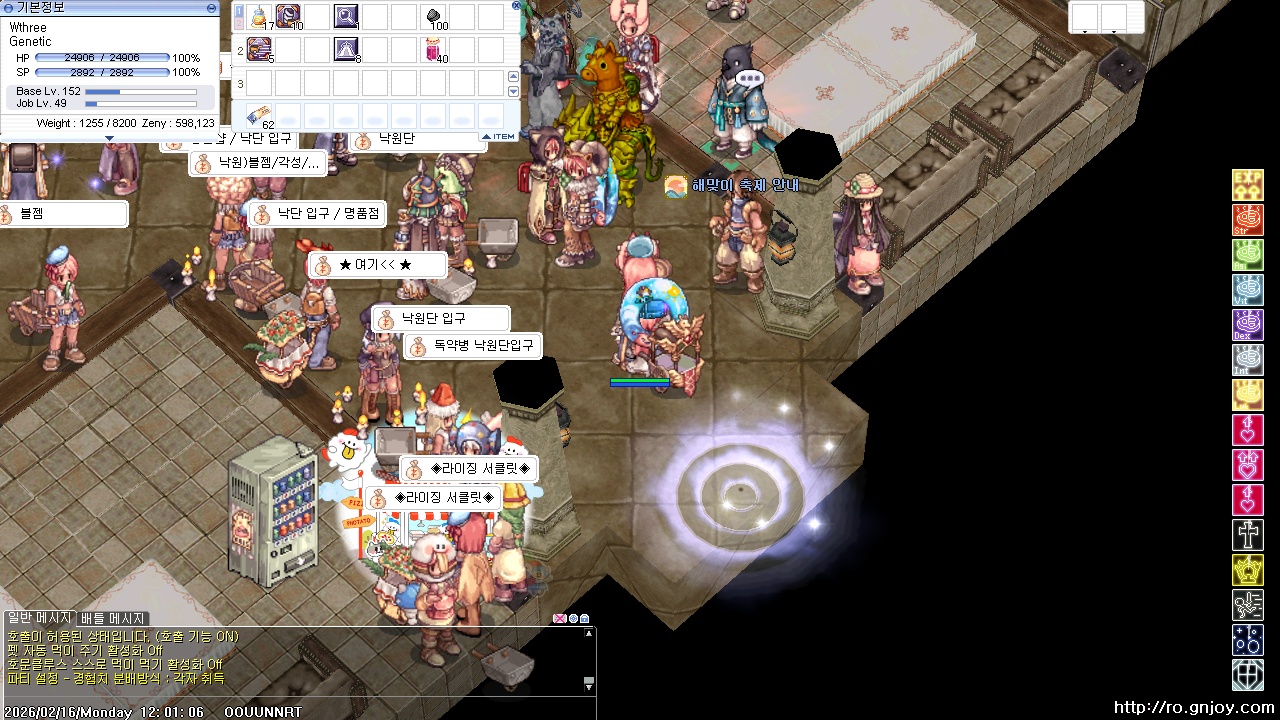Click the chat window lock icon
This screenshot has height=720, width=1280.
585,619
